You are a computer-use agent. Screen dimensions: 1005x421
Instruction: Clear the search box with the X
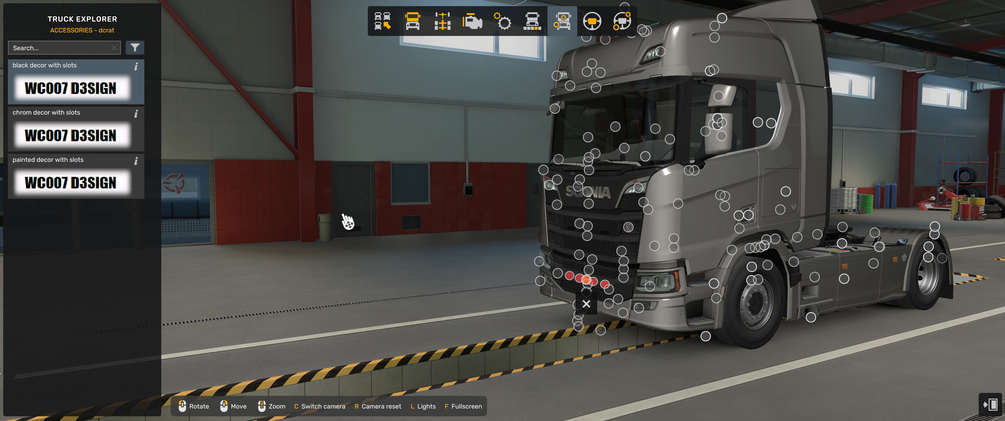point(114,48)
